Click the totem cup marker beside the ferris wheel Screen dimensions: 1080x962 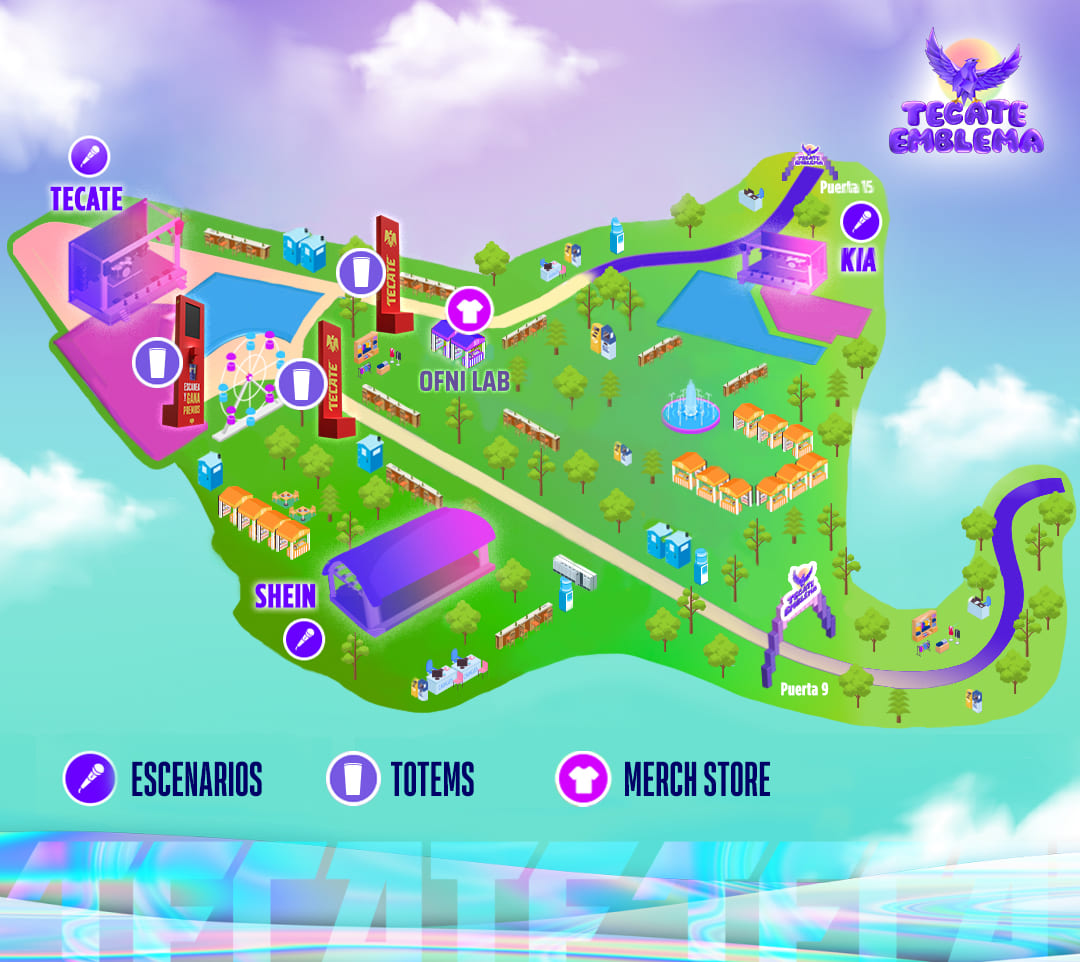coord(300,385)
